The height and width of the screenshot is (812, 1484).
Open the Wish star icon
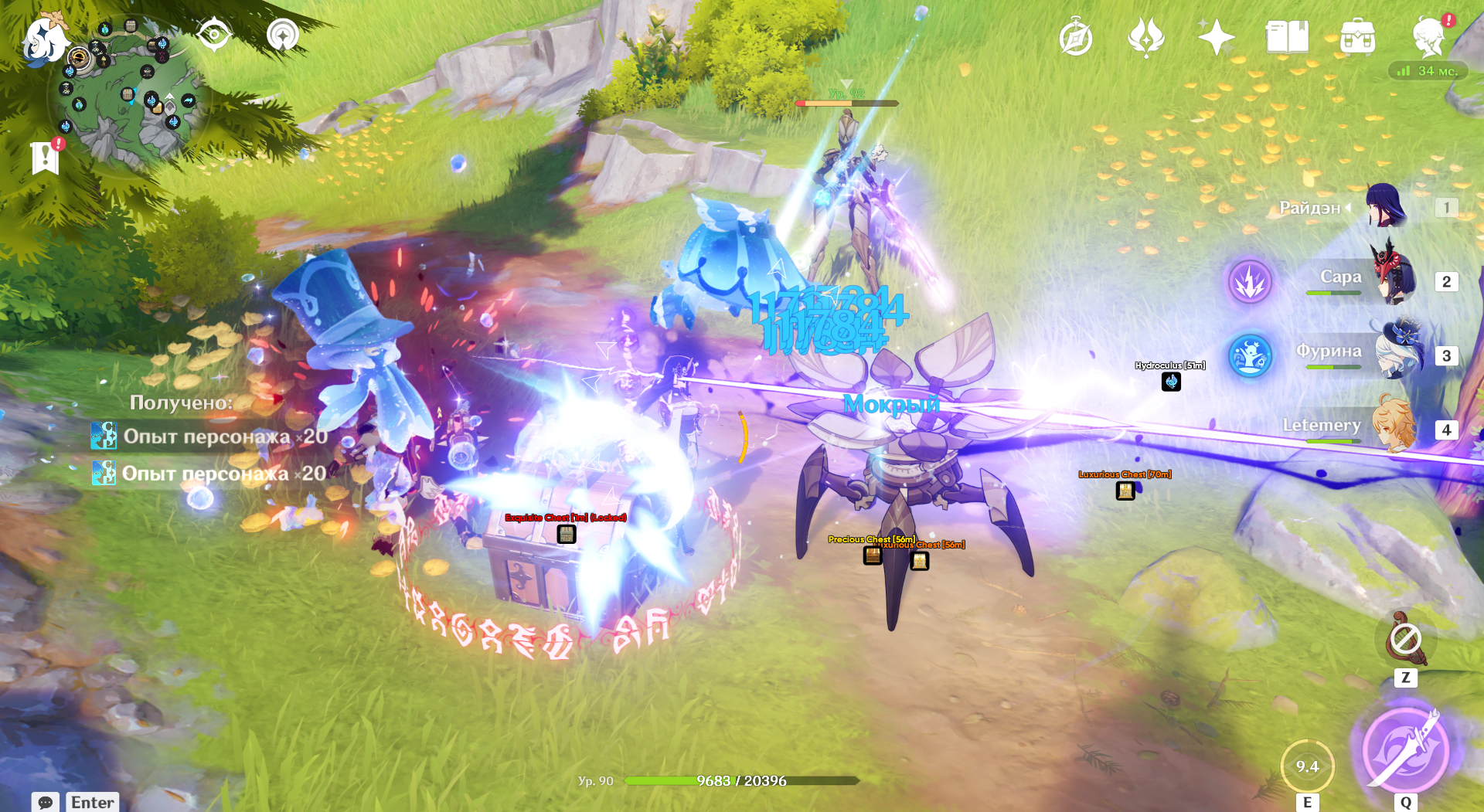[1216, 37]
